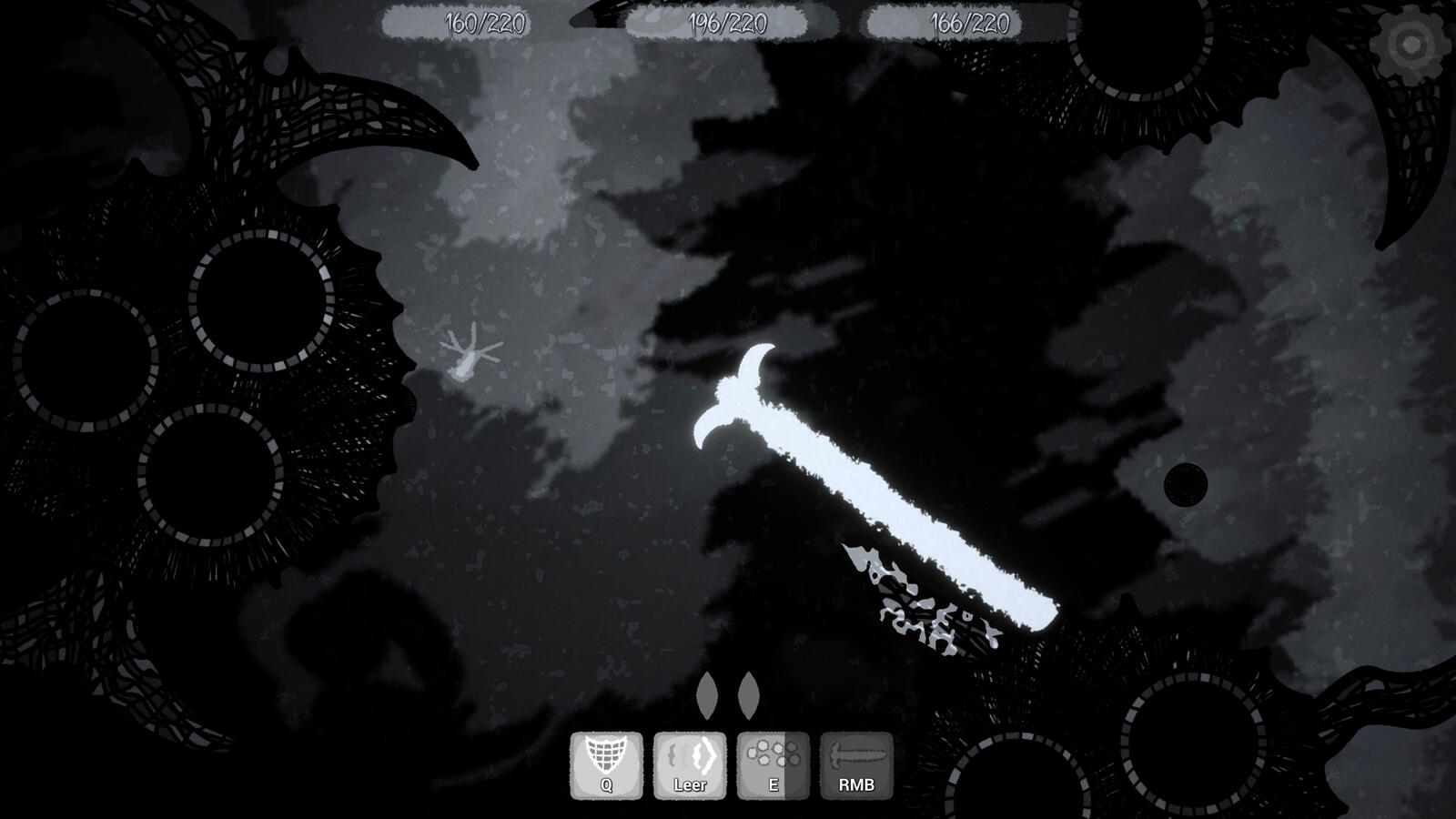Click the scattered white fragments below the sword
This screenshot has width=1456, height=819.
pyautogui.click(x=910, y=601)
